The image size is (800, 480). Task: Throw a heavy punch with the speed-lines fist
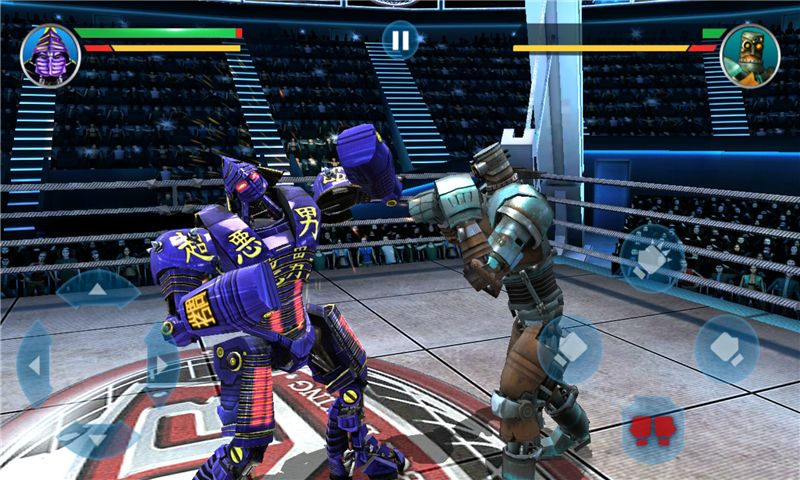coord(652,258)
